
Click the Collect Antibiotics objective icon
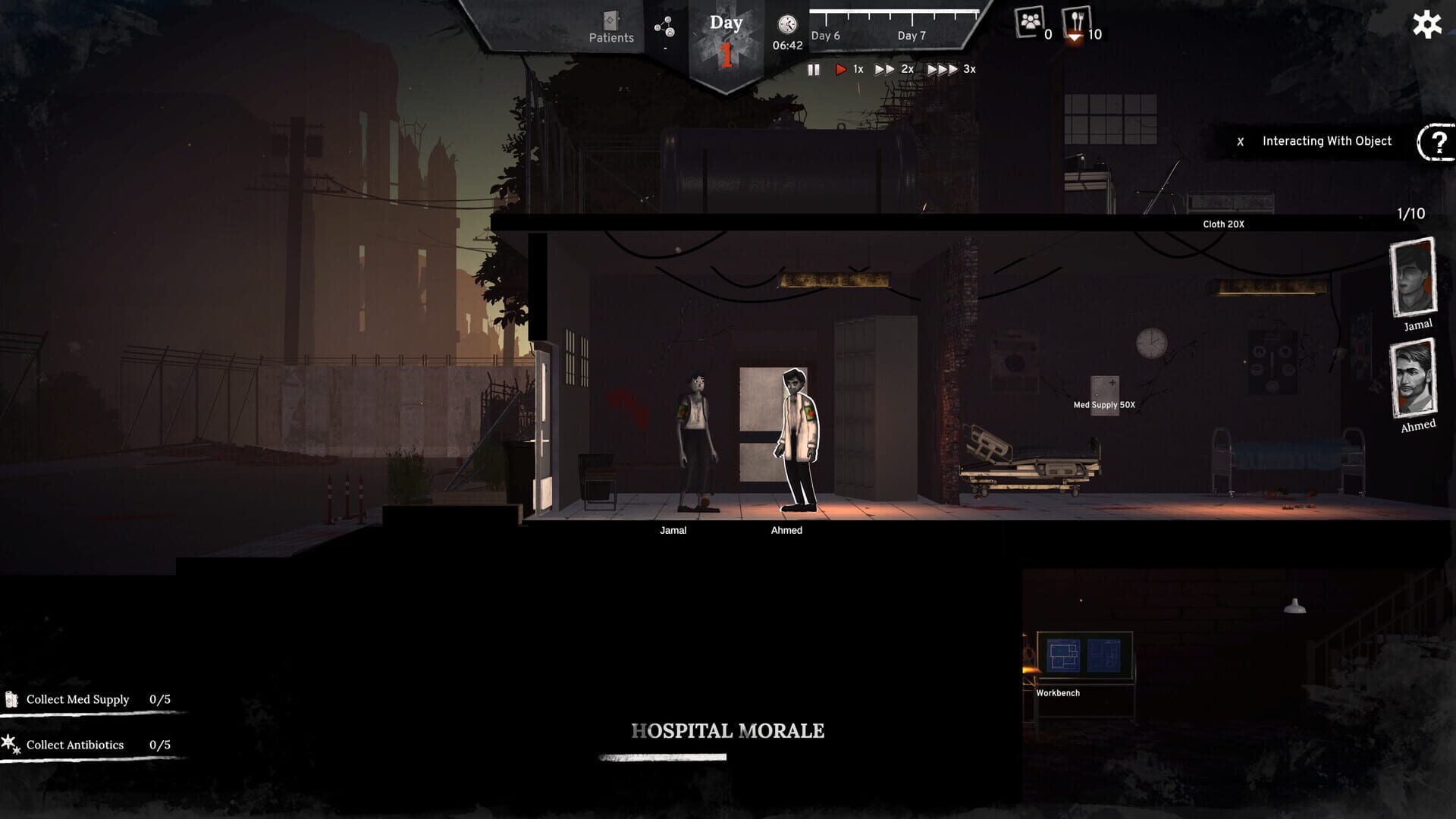(9, 743)
